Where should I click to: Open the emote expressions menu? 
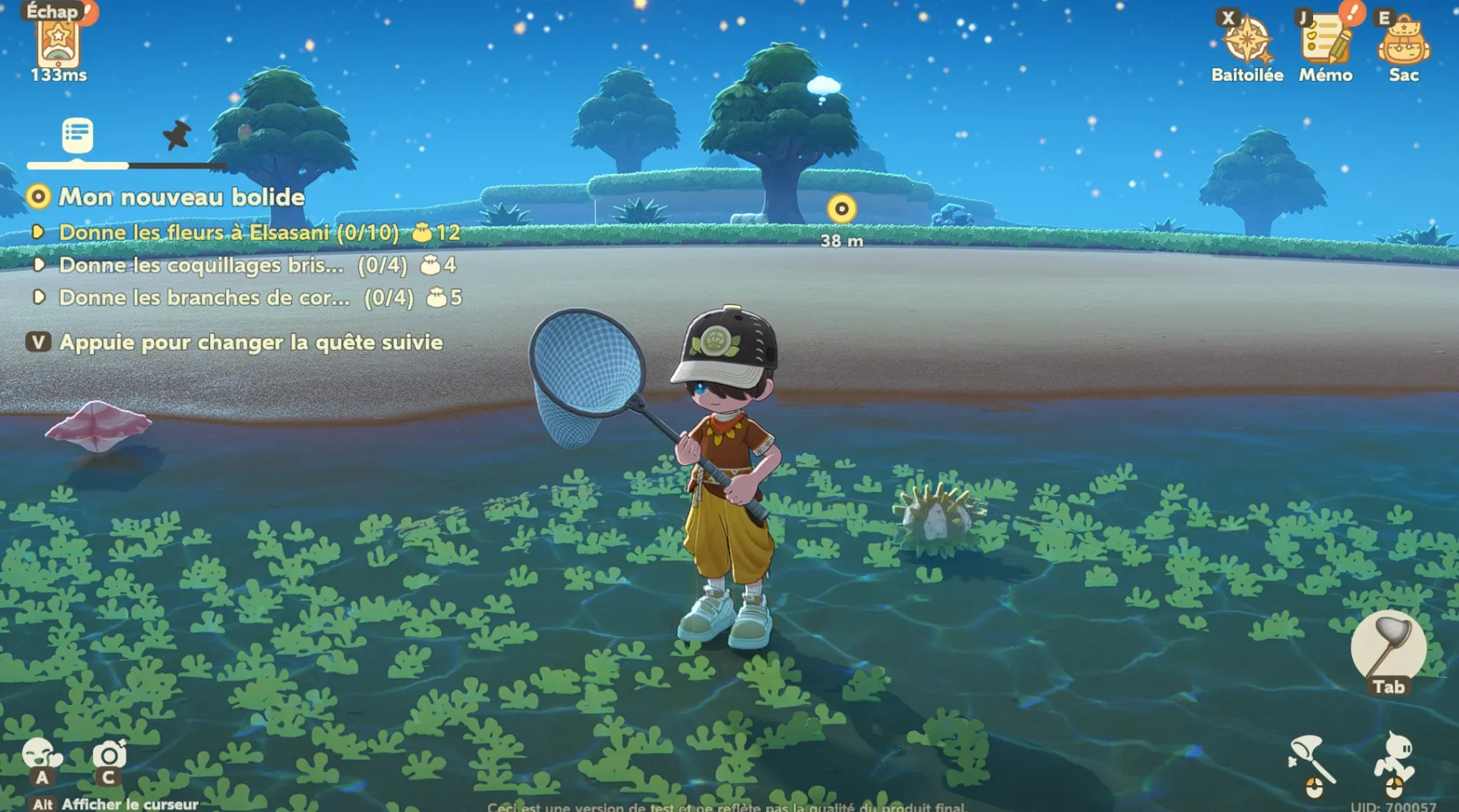point(41,757)
